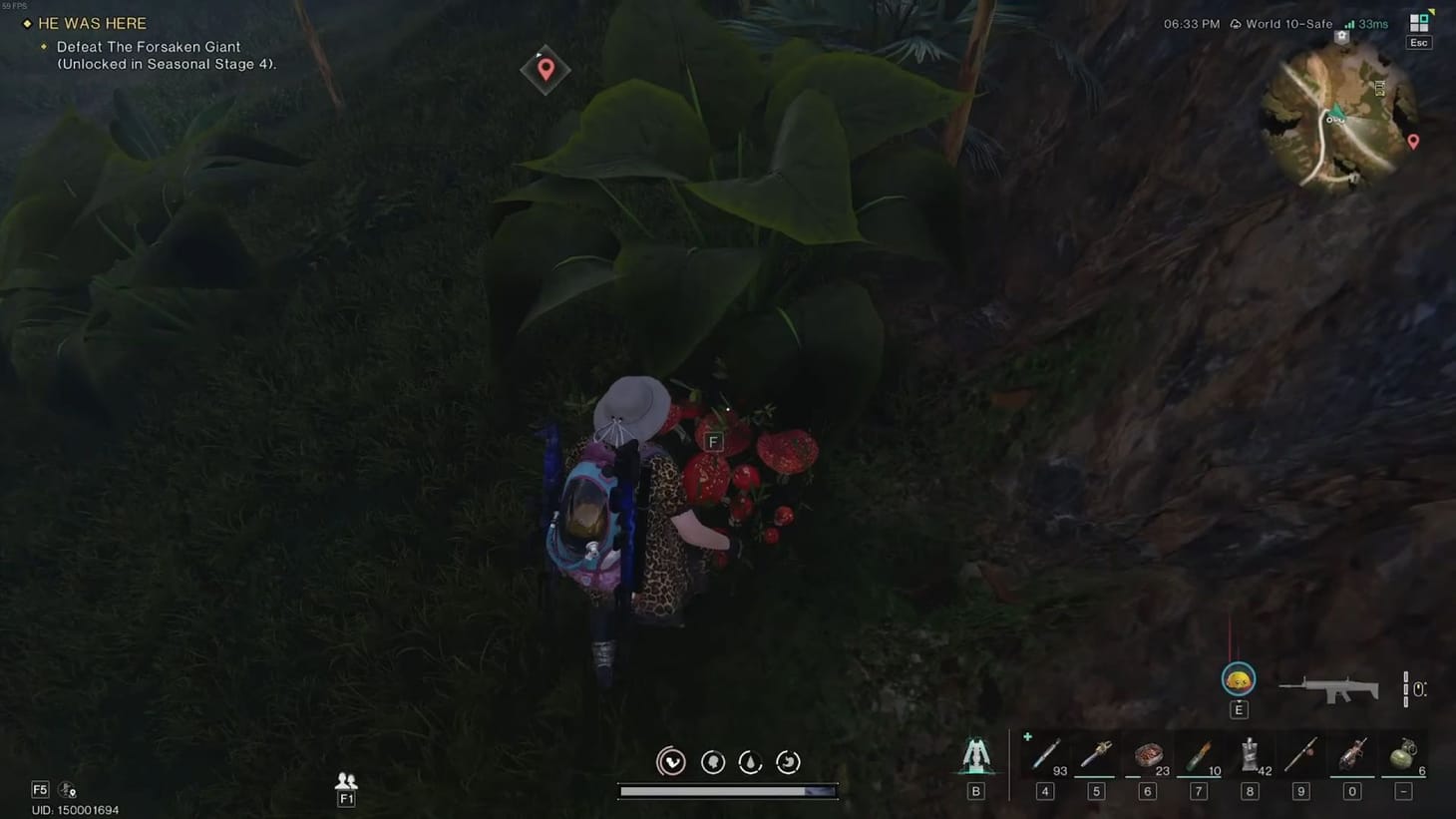Choose the flare from hotbar slot 7
Image resolution: width=1456 pixels, height=819 pixels.
pyautogui.click(x=1198, y=755)
